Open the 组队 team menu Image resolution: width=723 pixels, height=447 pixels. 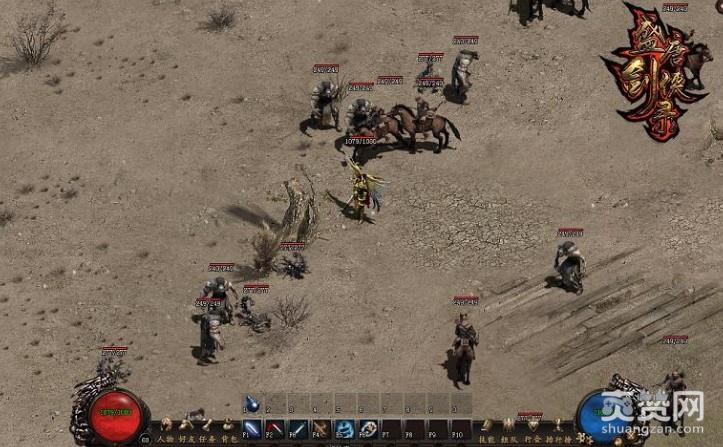click(509, 437)
